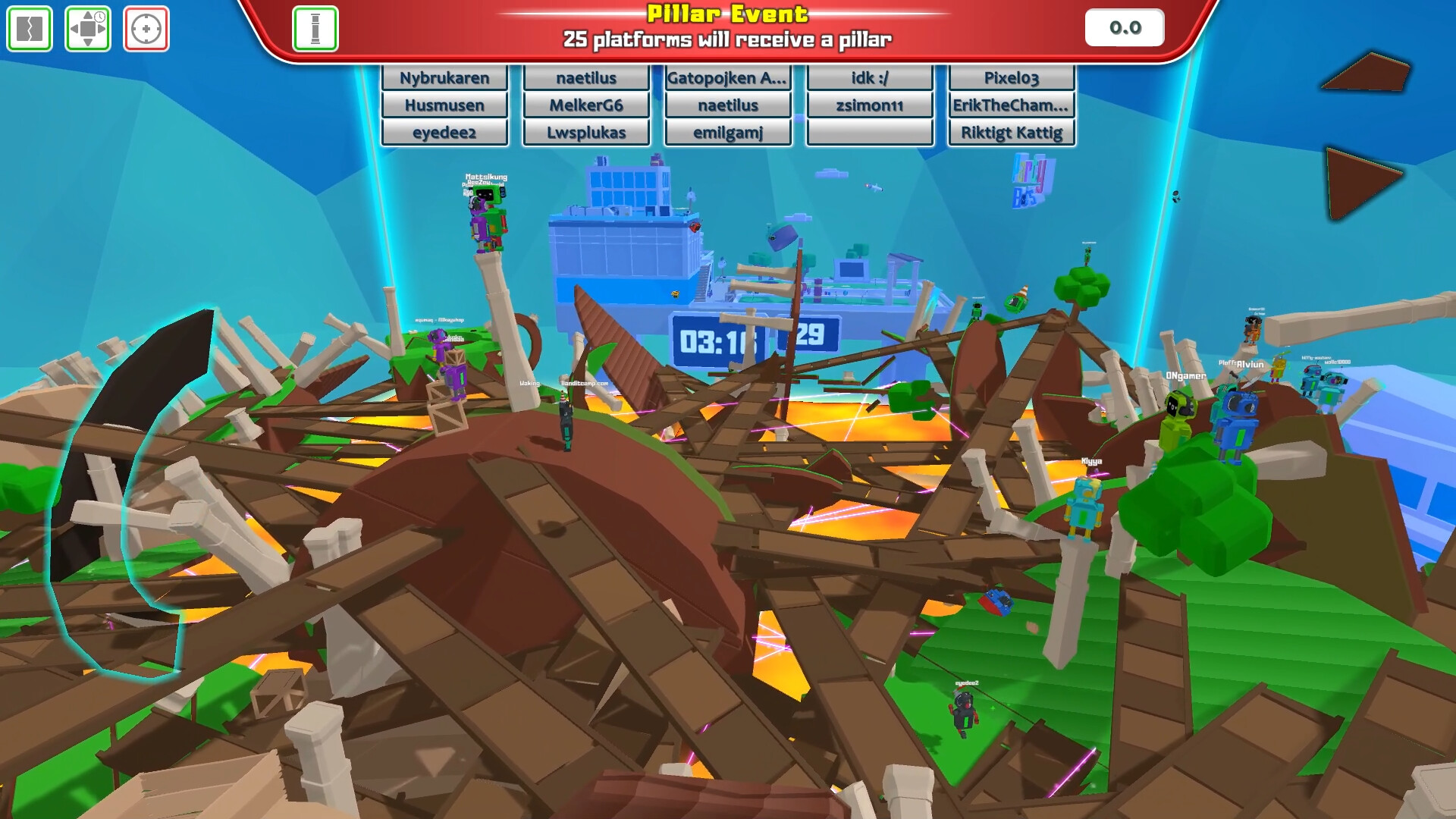Click the MelkerG6 player button
The width and height of the screenshot is (1456, 819).
[585, 105]
